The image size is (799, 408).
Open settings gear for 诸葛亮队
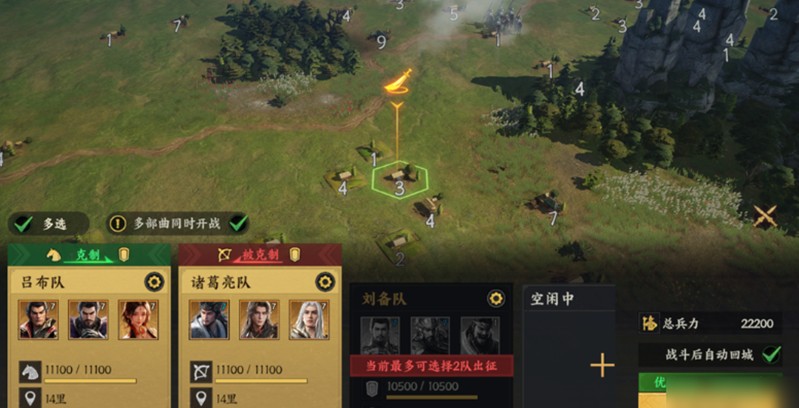coord(324,282)
